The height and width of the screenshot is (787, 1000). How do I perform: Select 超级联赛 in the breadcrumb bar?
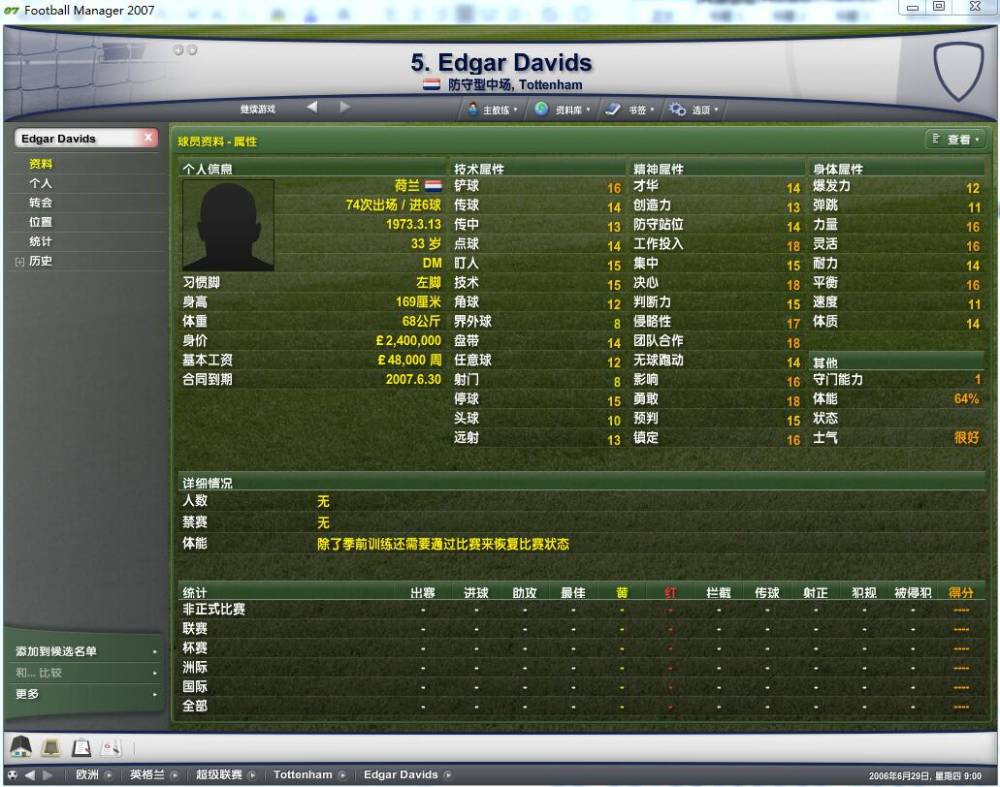click(219, 775)
